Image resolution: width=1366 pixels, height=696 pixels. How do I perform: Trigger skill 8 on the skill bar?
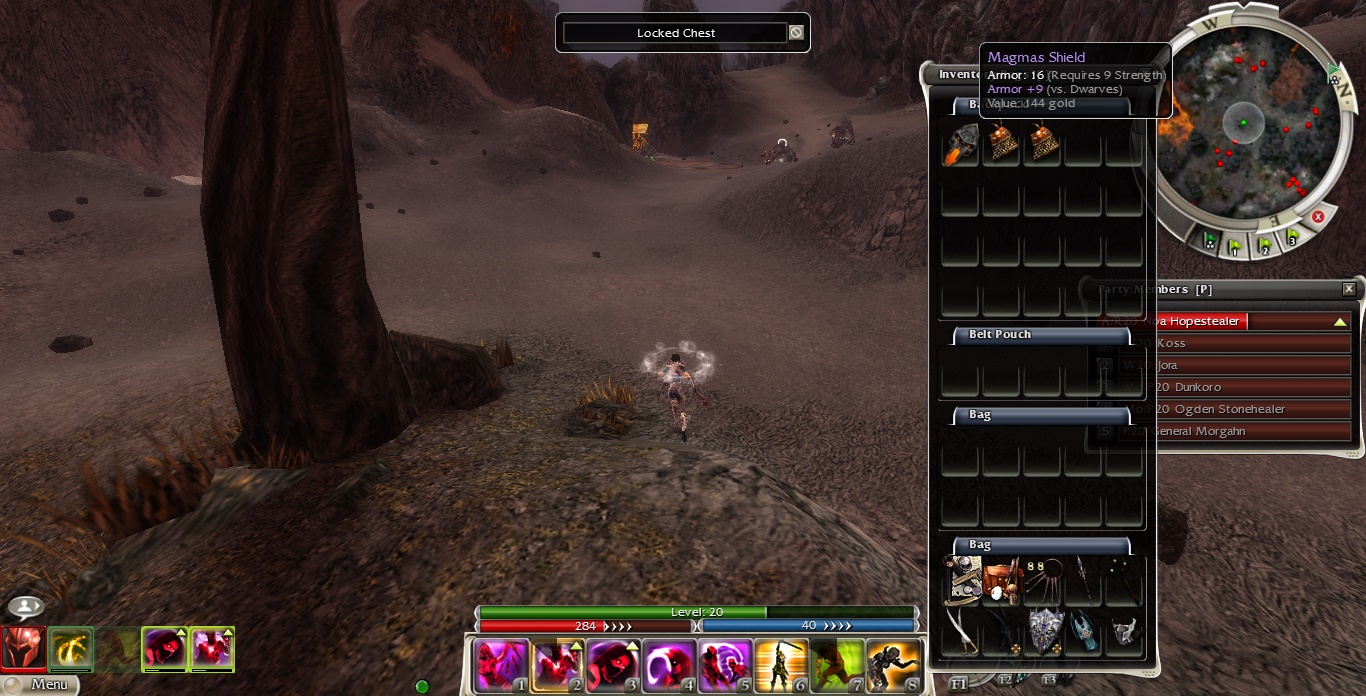coord(891,664)
